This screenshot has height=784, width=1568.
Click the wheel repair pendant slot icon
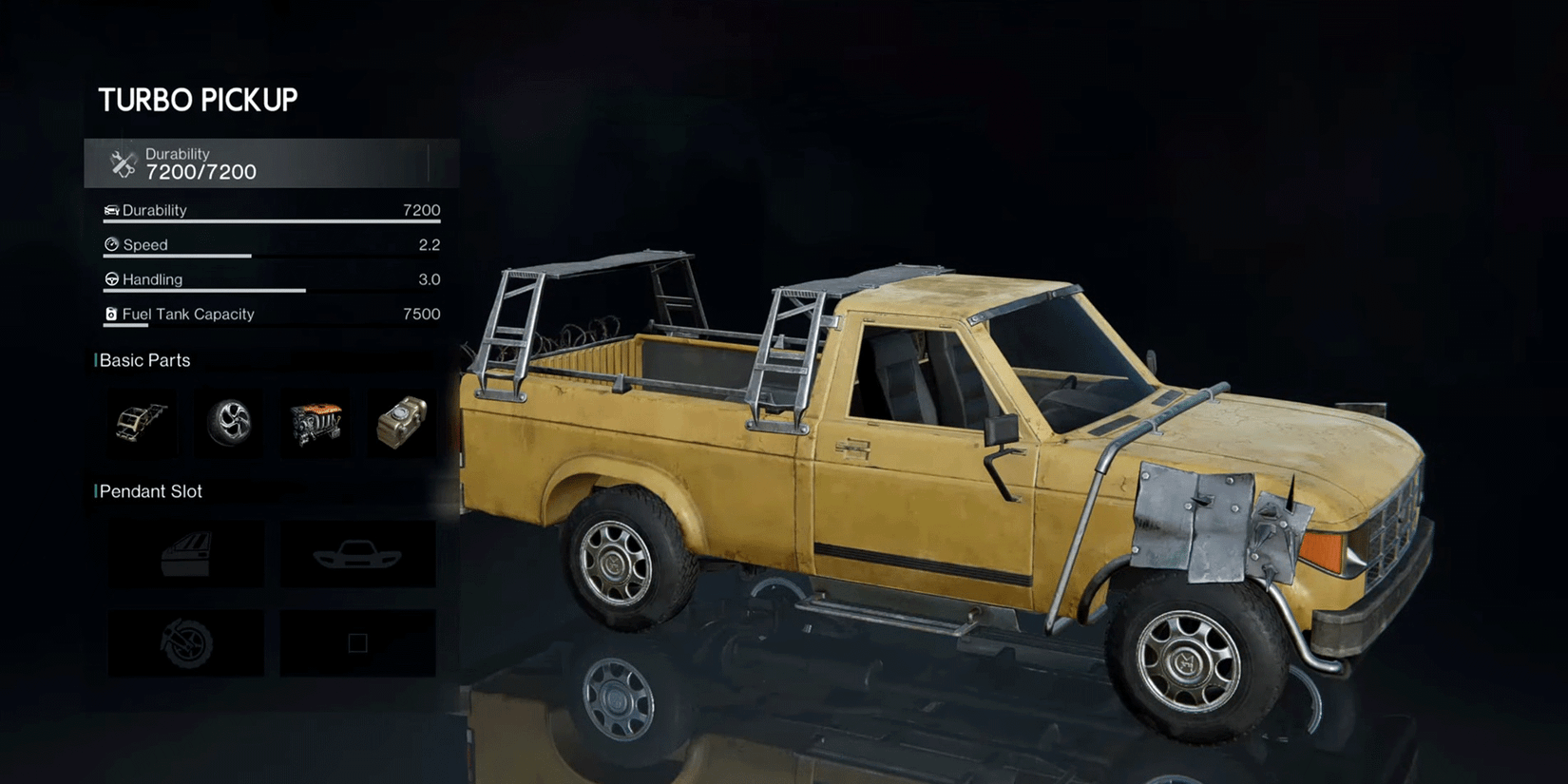coord(185,642)
